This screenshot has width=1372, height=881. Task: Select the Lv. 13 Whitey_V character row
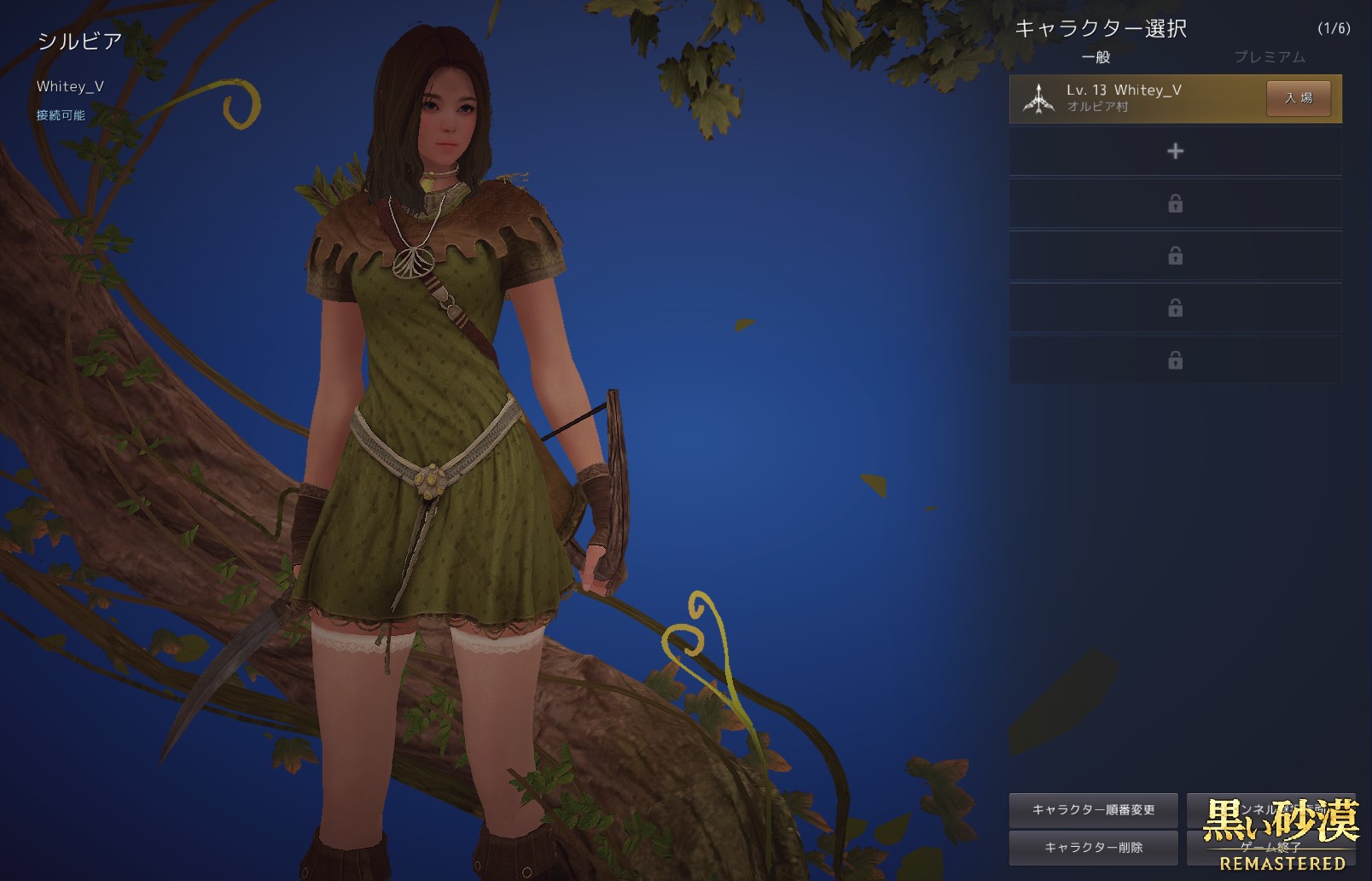[x=1135, y=98]
